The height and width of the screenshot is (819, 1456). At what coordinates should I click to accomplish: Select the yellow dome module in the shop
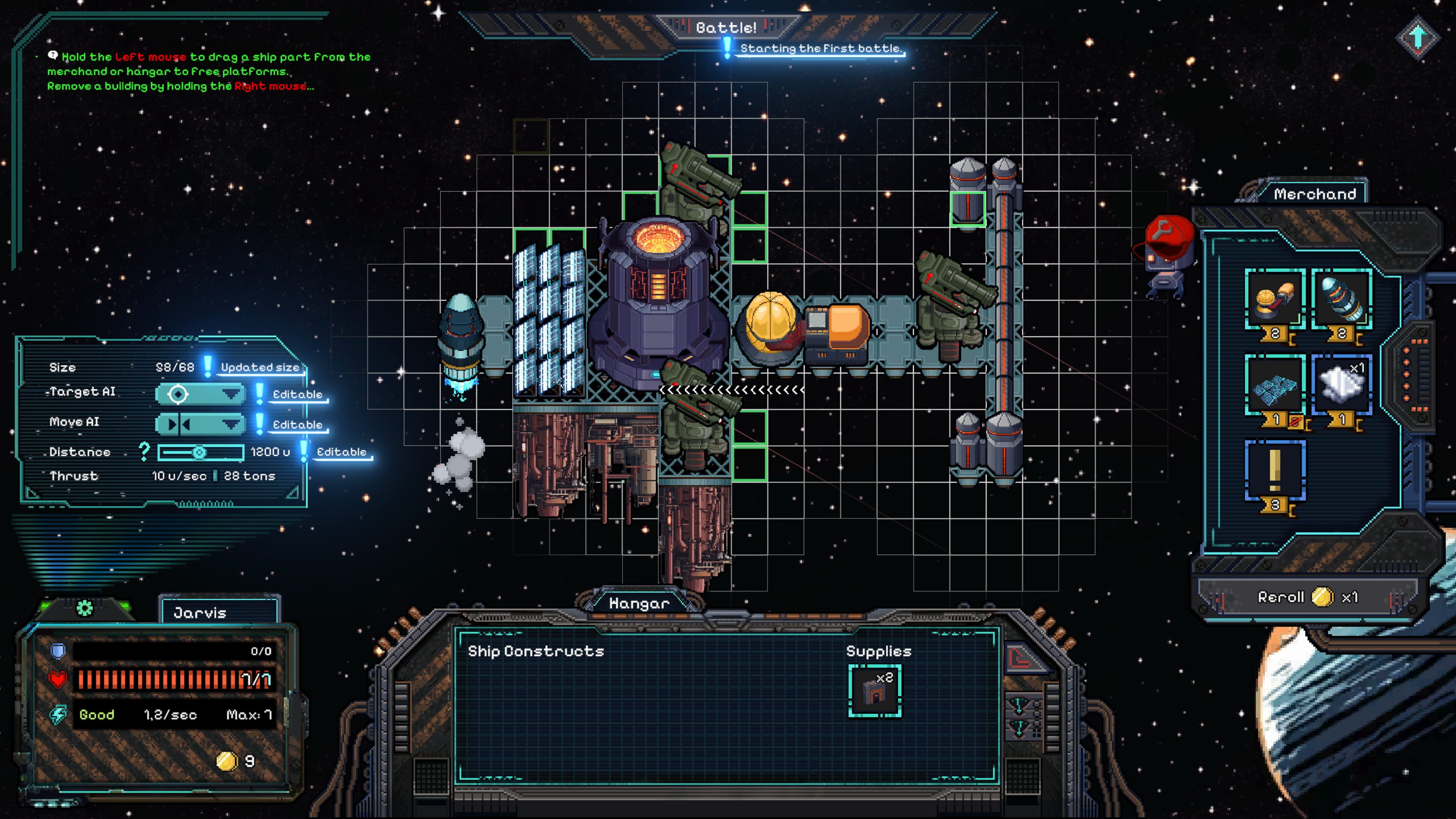[x=1274, y=300]
